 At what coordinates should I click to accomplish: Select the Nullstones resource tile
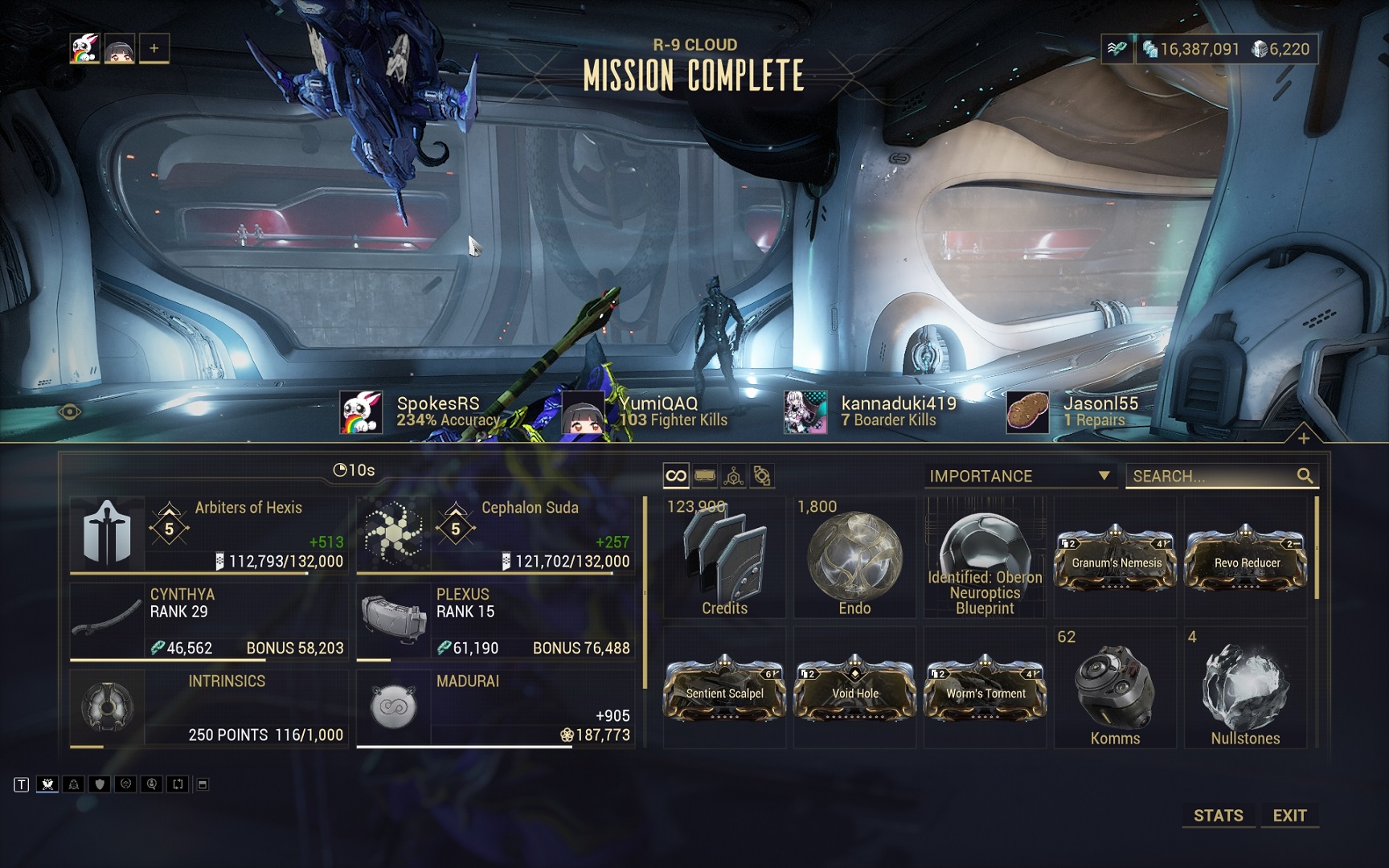(1245, 689)
